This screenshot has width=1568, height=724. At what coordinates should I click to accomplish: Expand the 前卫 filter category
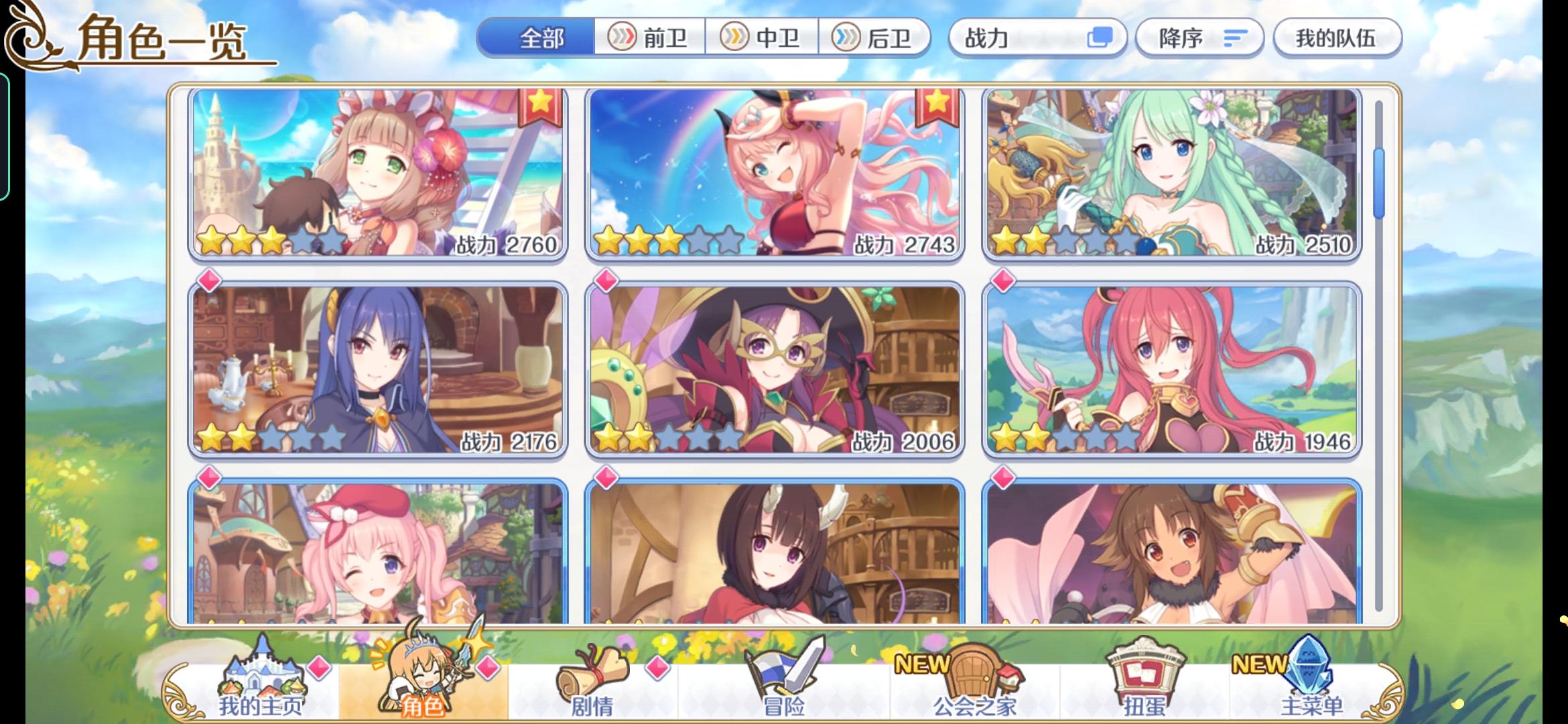point(649,38)
